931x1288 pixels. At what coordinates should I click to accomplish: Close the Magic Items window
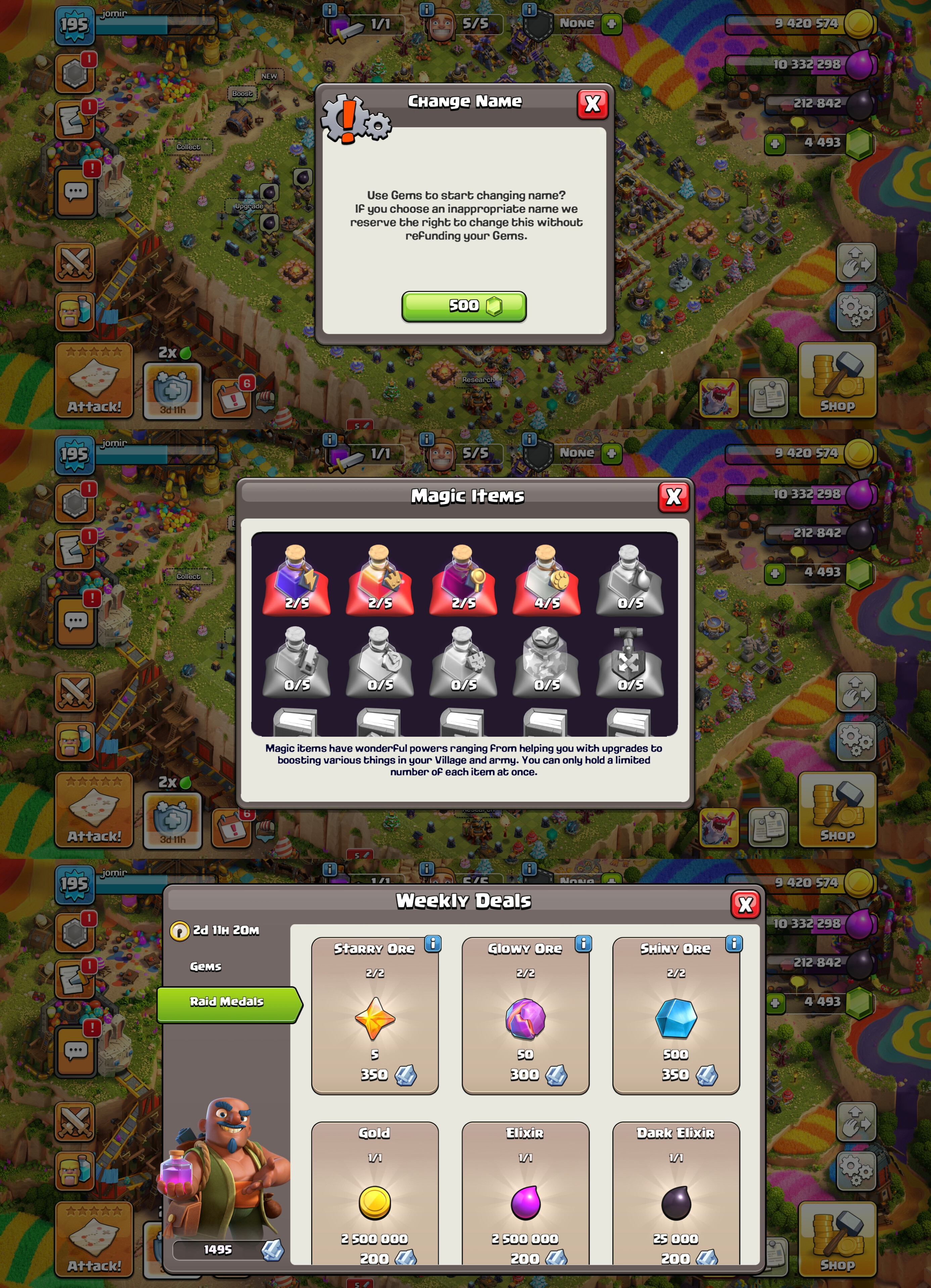(x=673, y=497)
